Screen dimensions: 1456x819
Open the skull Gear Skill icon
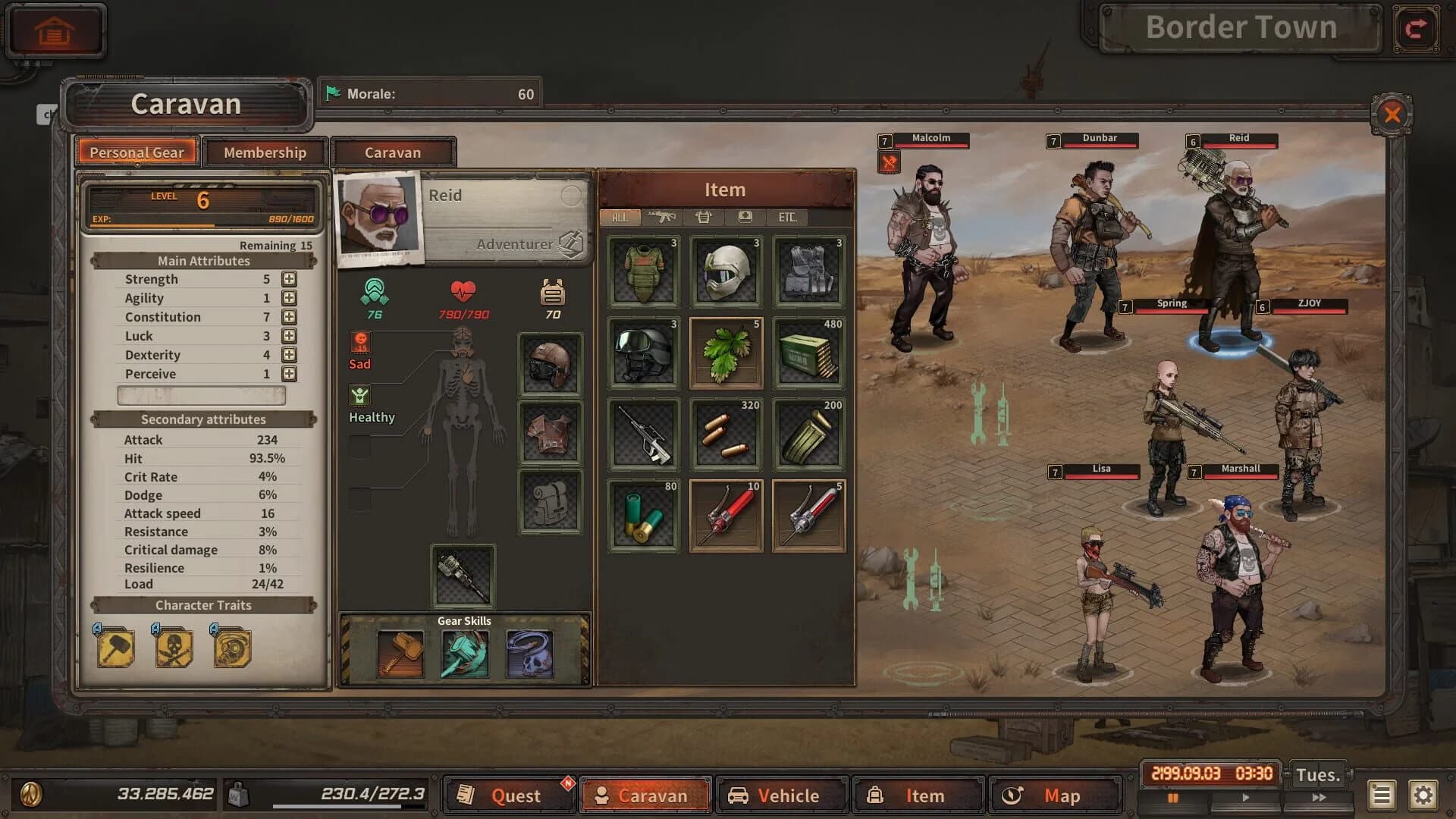click(529, 654)
